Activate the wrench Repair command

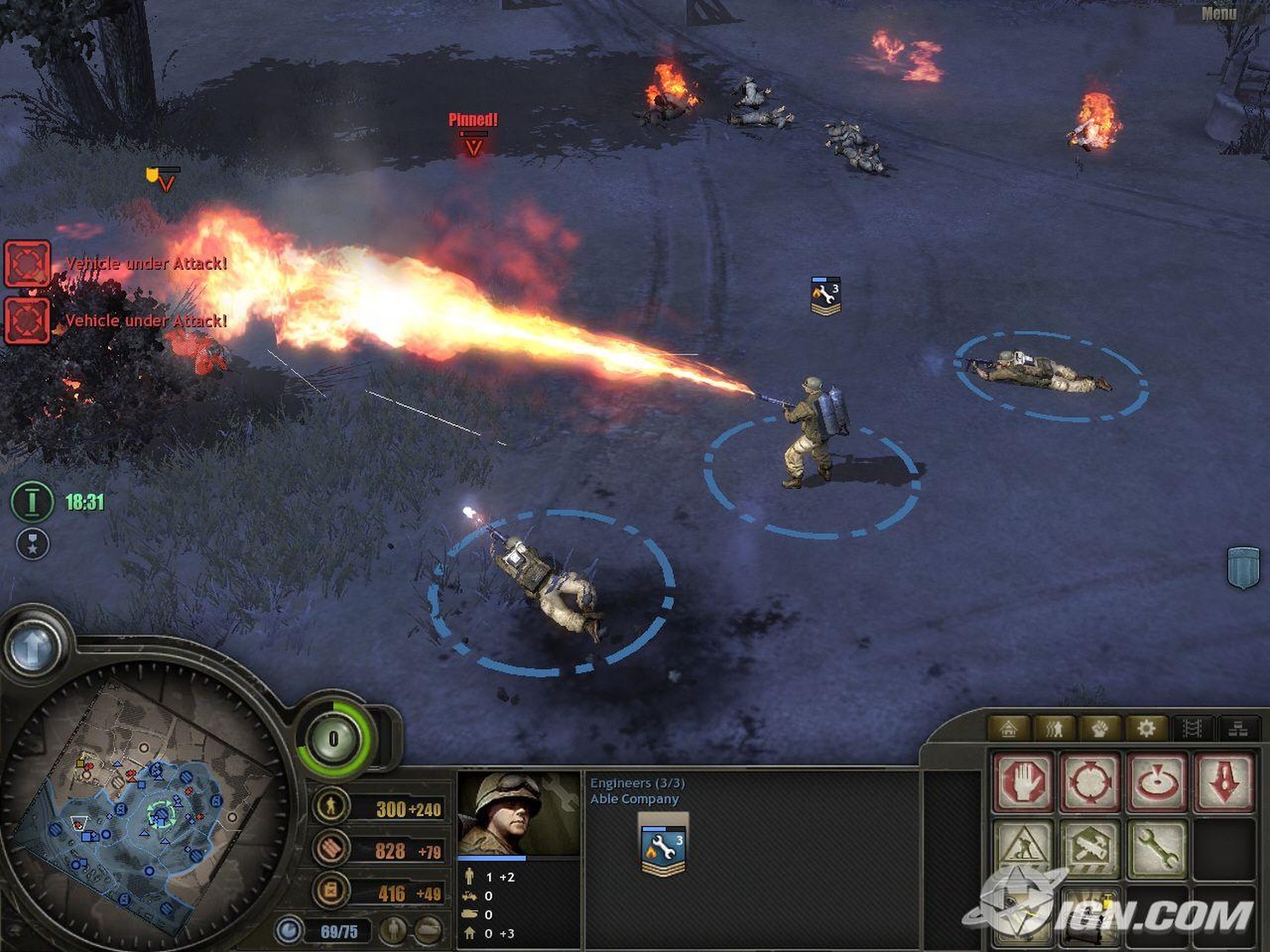tap(1157, 848)
